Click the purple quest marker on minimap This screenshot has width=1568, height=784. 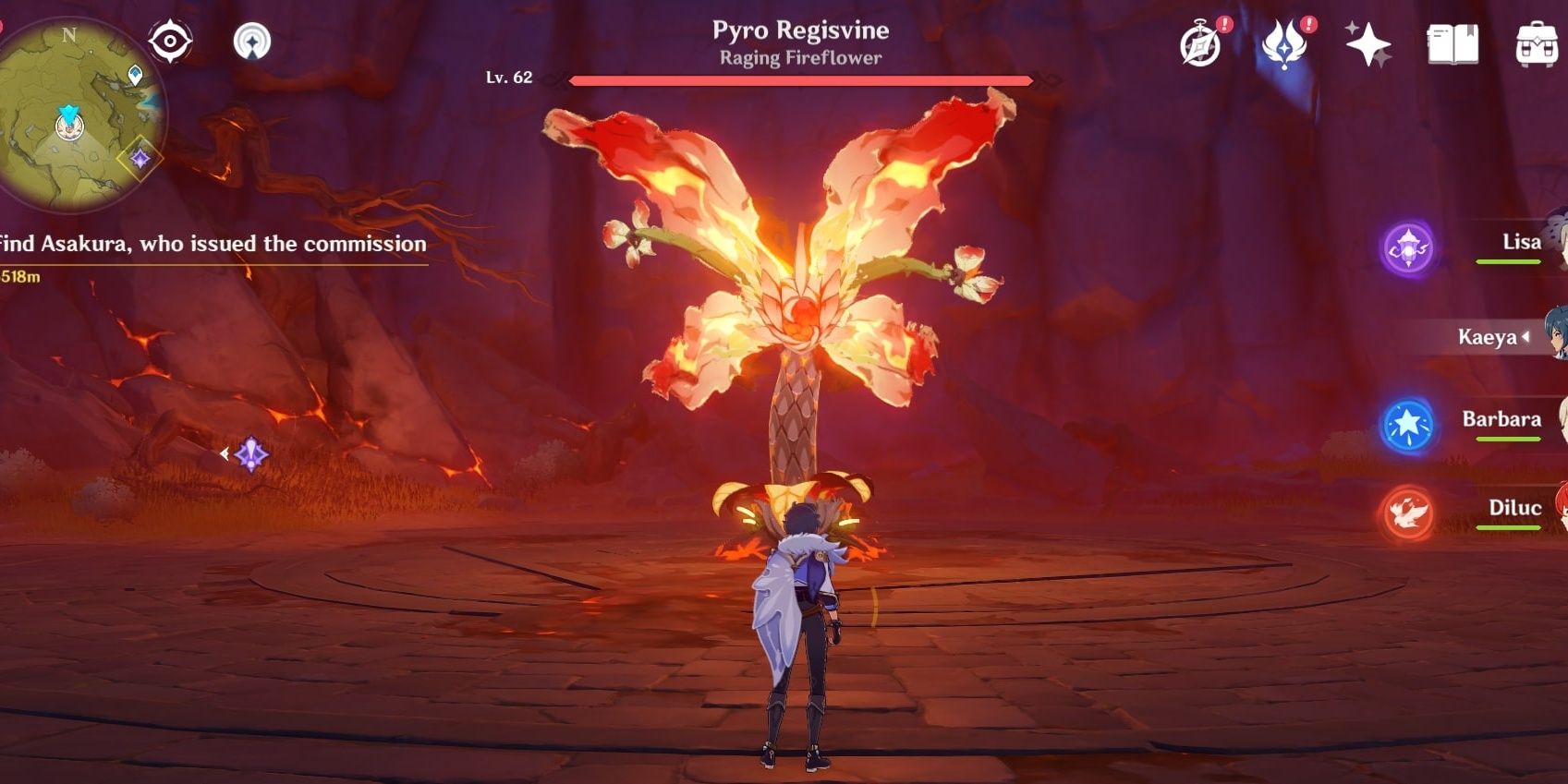[x=140, y=160]
